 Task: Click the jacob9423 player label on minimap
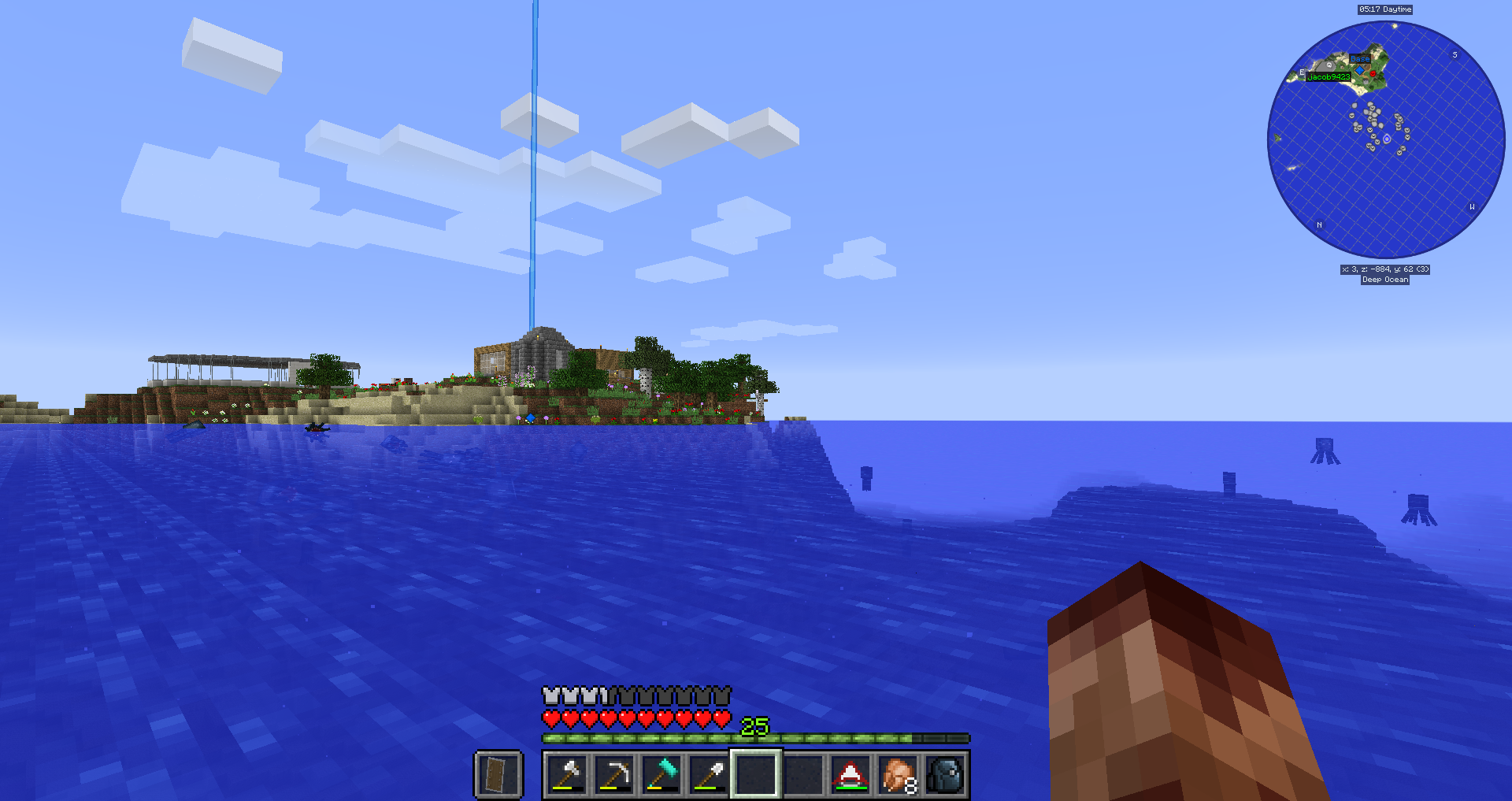(1329, 77)
